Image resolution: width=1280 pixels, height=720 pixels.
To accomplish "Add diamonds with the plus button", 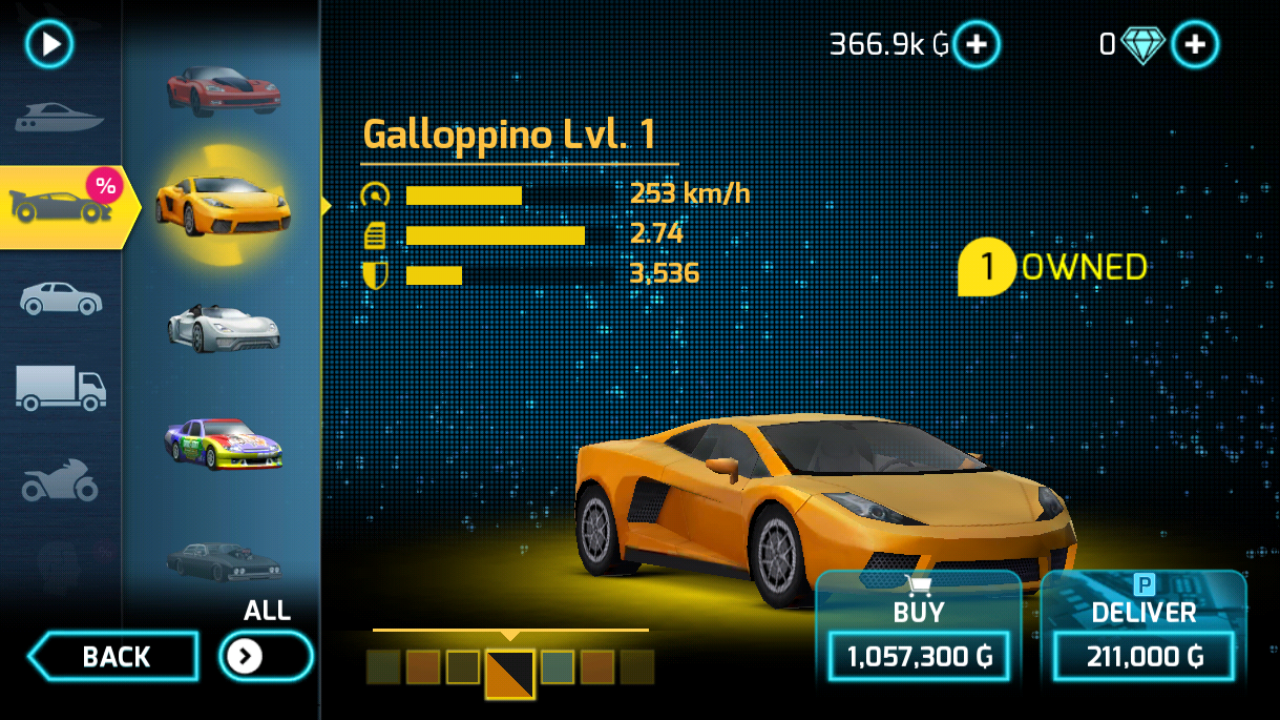I will [1195, 45].
